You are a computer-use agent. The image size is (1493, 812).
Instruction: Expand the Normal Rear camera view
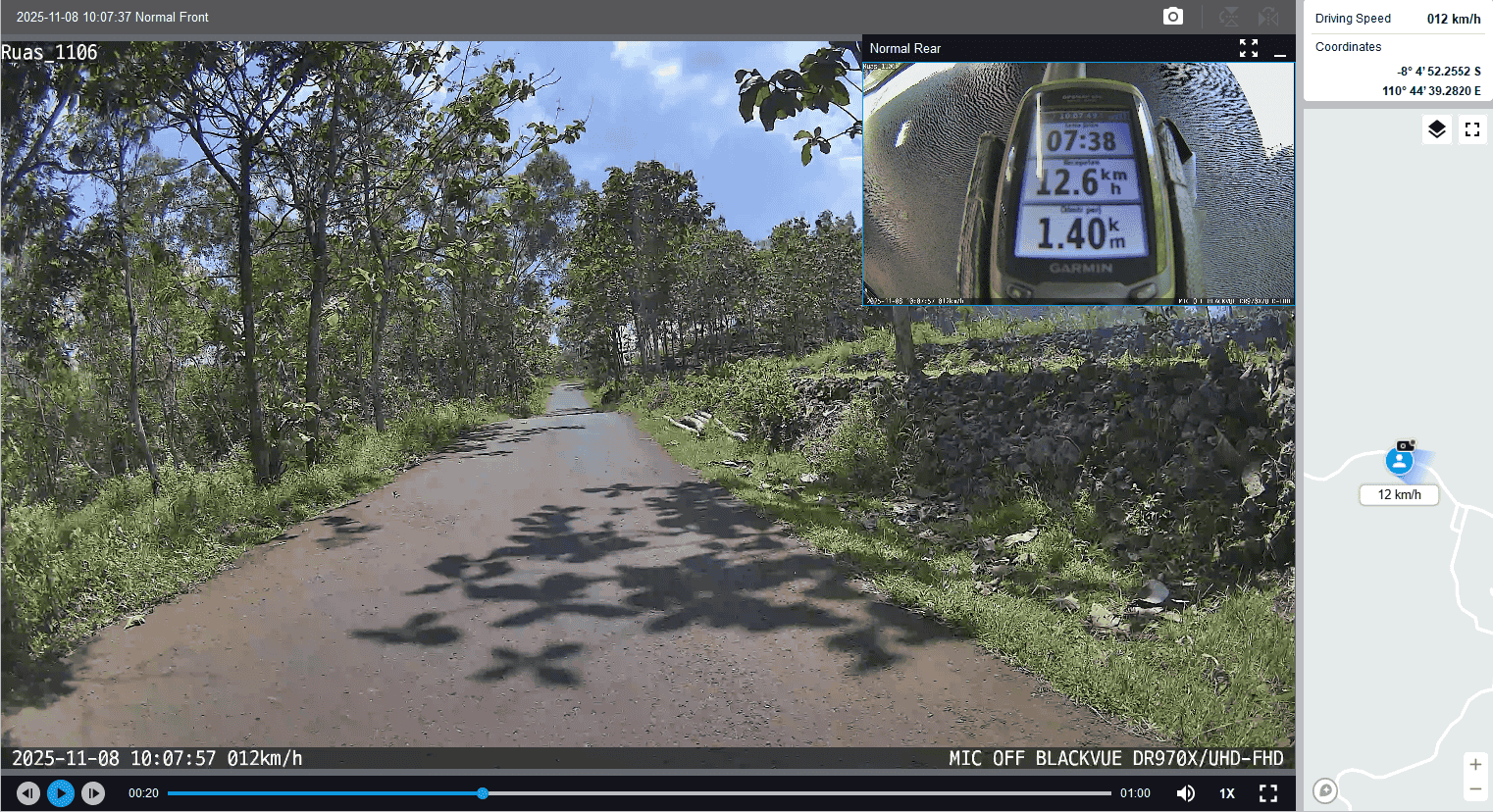coord(1249,48)
